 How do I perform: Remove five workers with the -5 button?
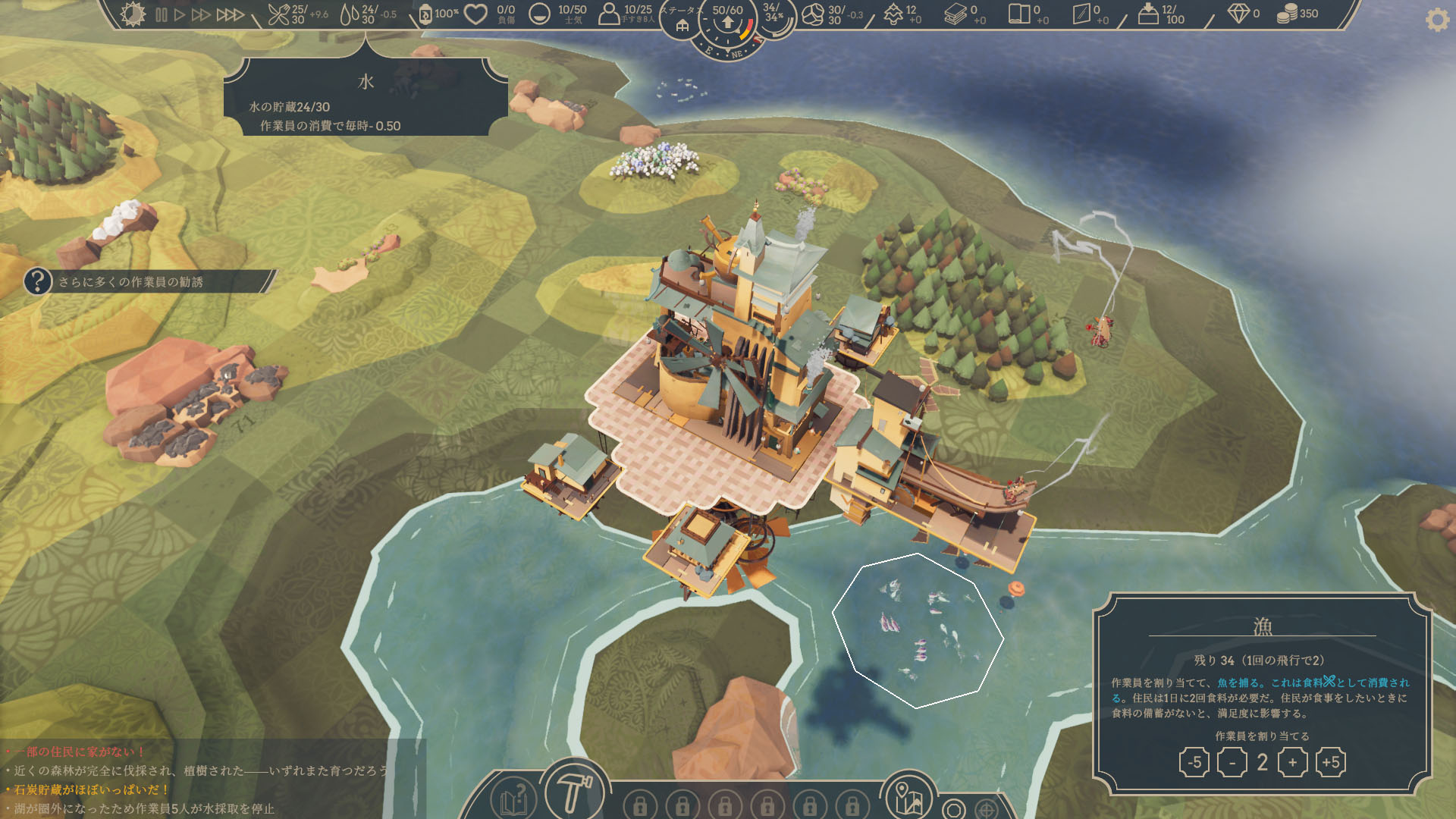(1194, 762)
